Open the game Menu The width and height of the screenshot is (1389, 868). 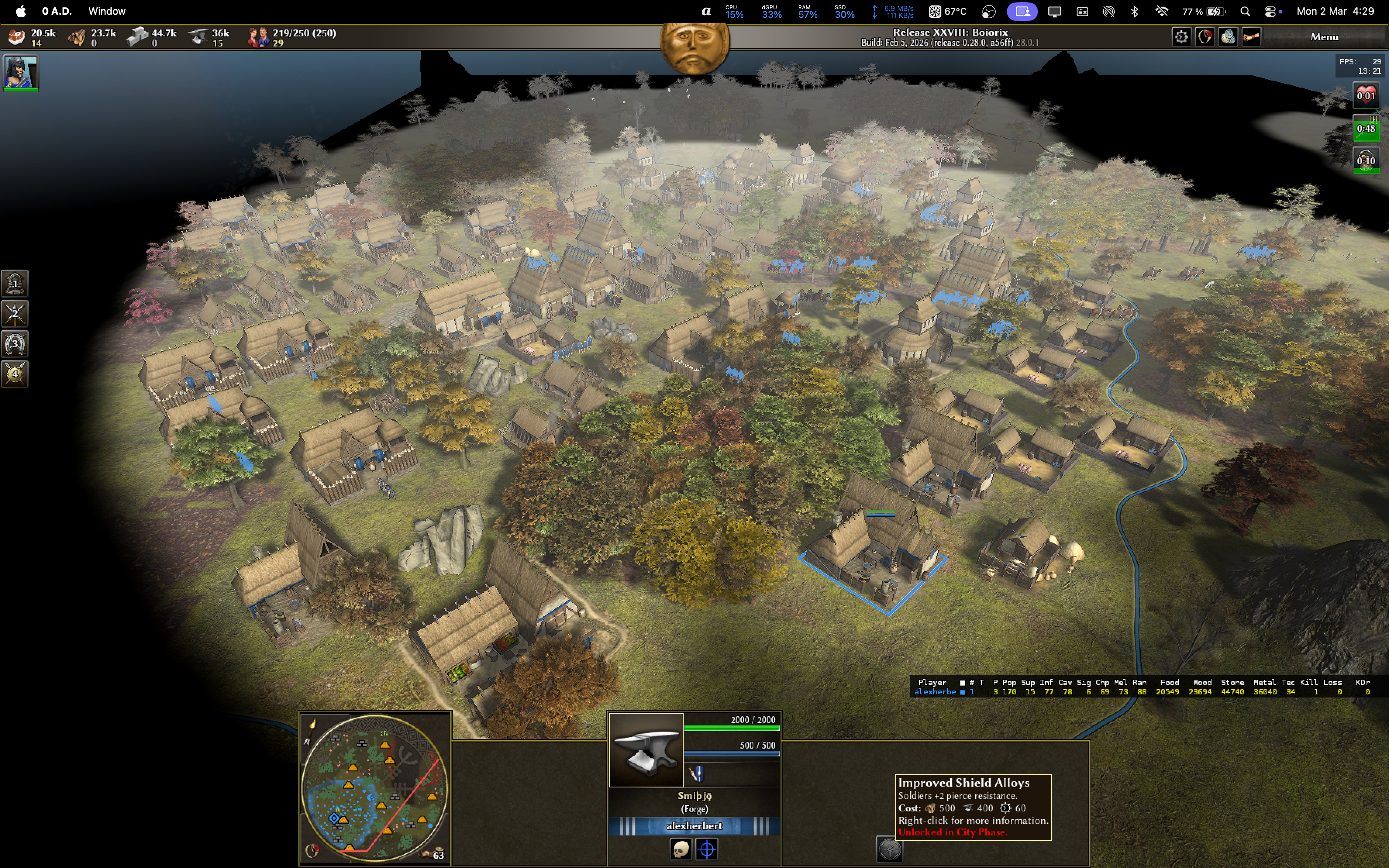[x=1324, y=37]
